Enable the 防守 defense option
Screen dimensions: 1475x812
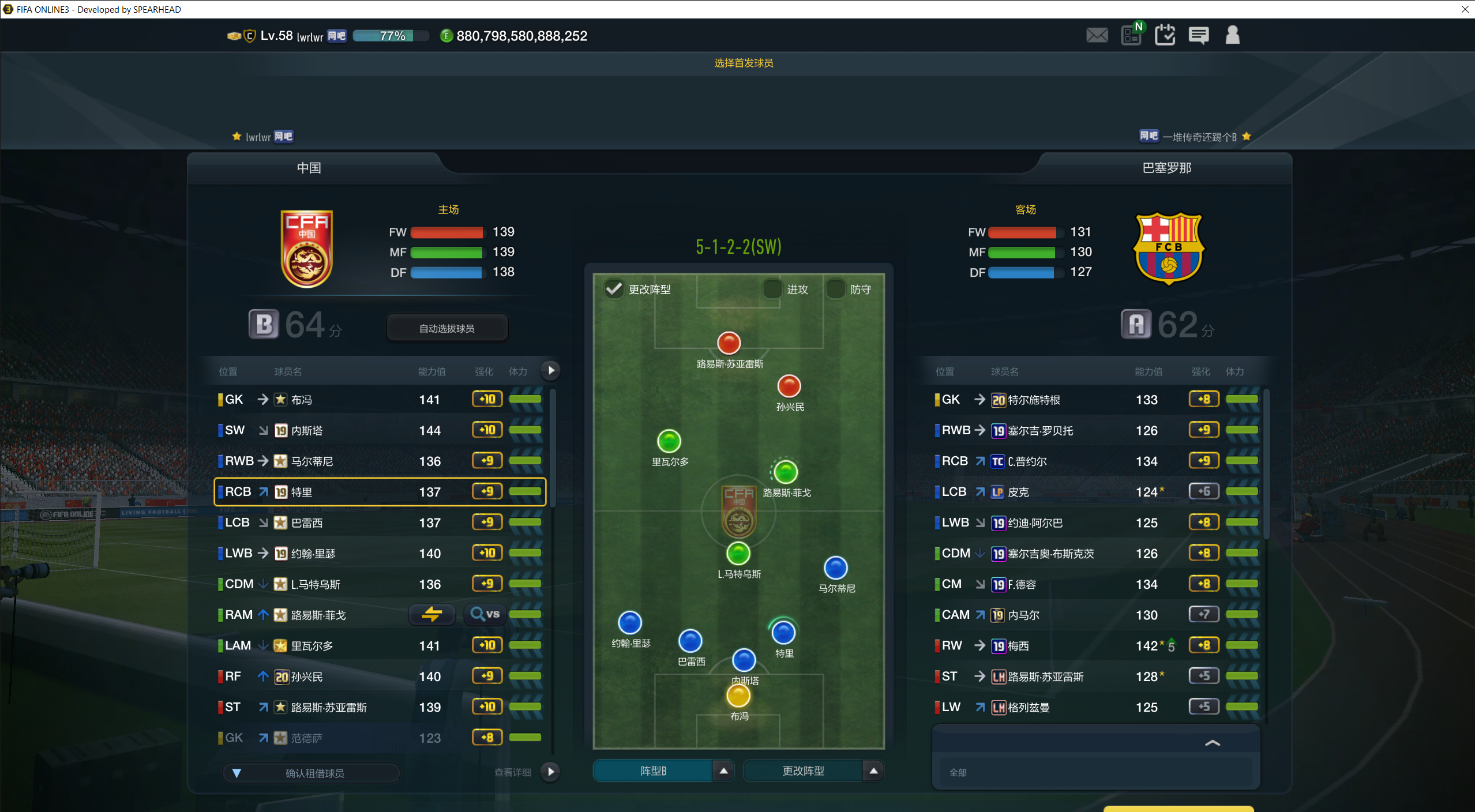click(835, 288)
